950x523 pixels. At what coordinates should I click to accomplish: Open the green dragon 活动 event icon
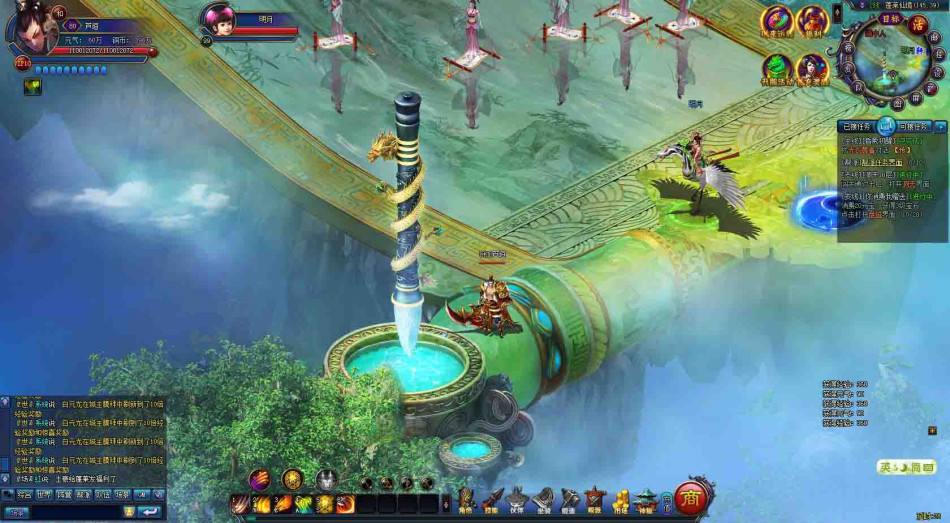777,68
